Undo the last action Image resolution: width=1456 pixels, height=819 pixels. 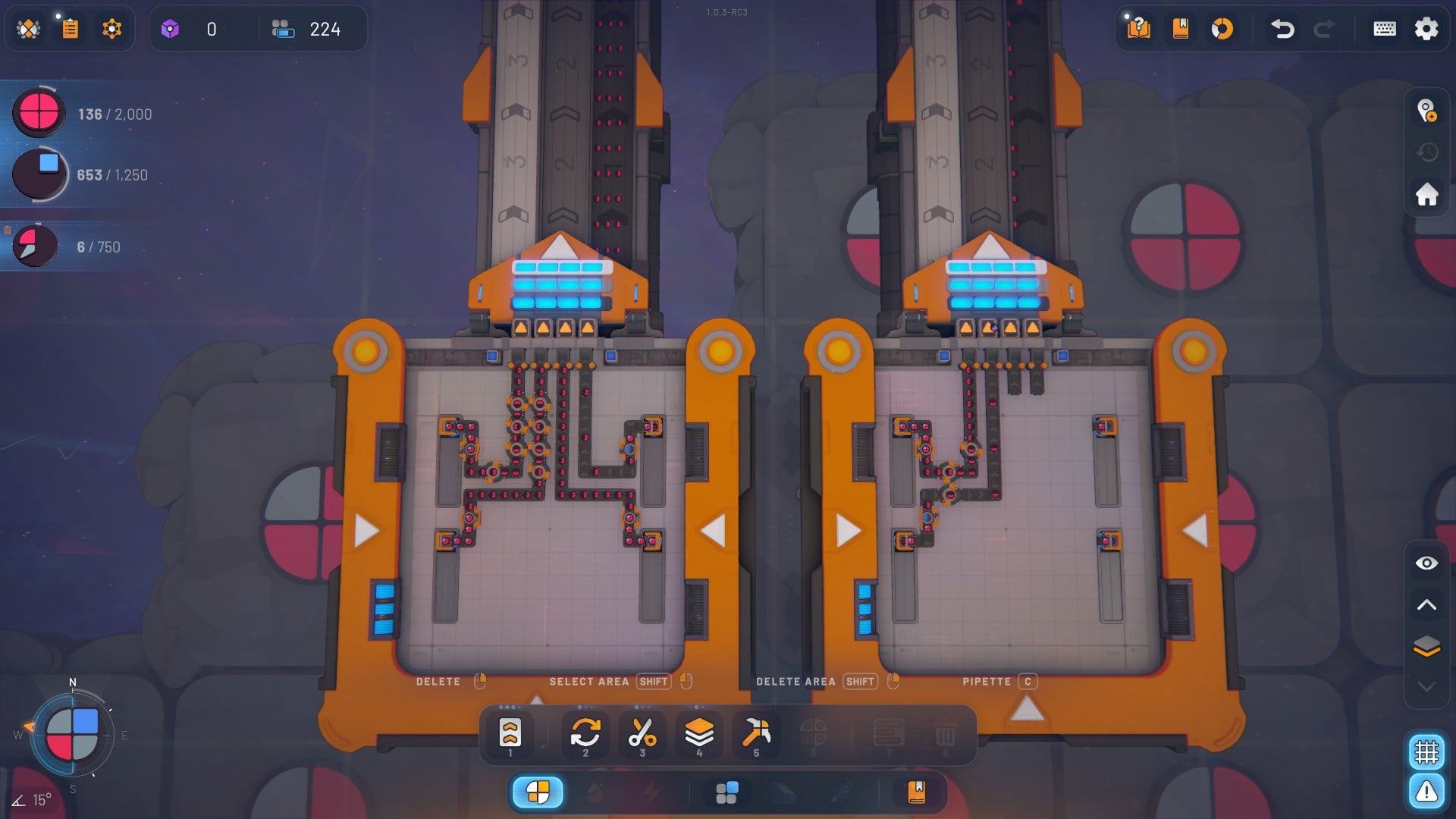point(1282,29)
